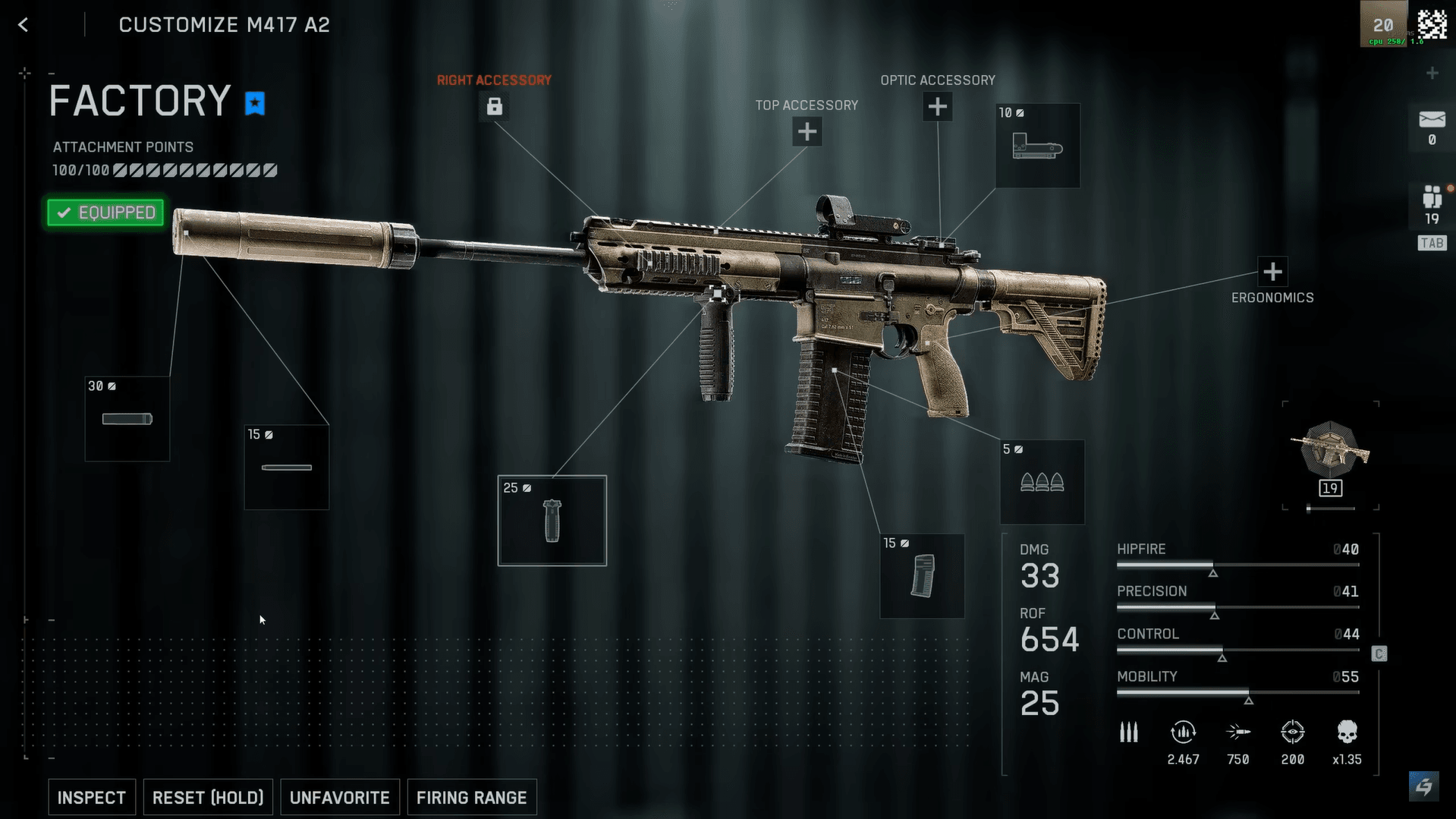Image resolution: width=1456 pixels, height=819 pixels.
Task: Select the locked Right Accessory slot
Action: pos(494,106)
